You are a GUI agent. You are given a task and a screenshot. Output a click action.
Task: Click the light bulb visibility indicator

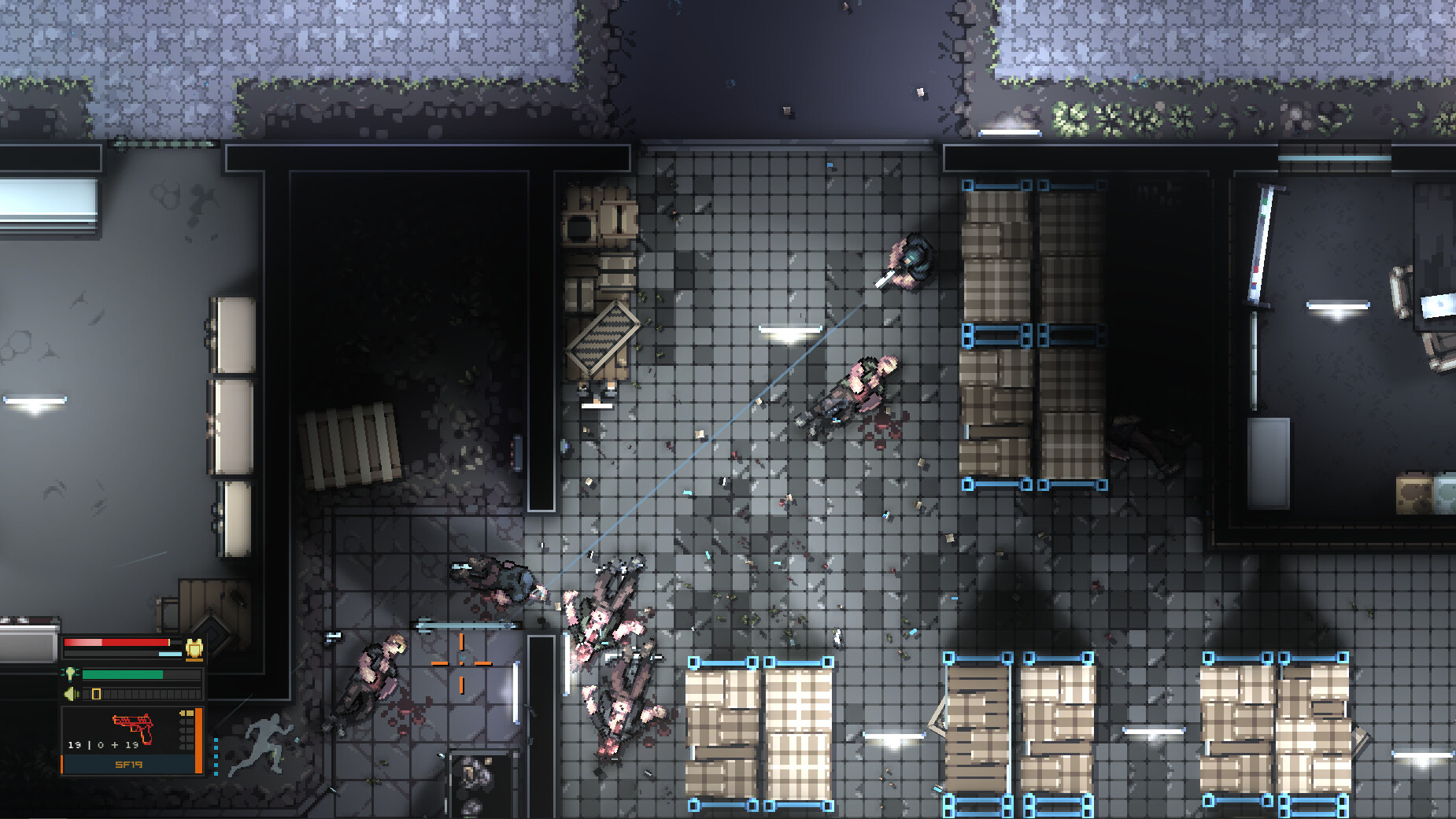click(70, 673)
